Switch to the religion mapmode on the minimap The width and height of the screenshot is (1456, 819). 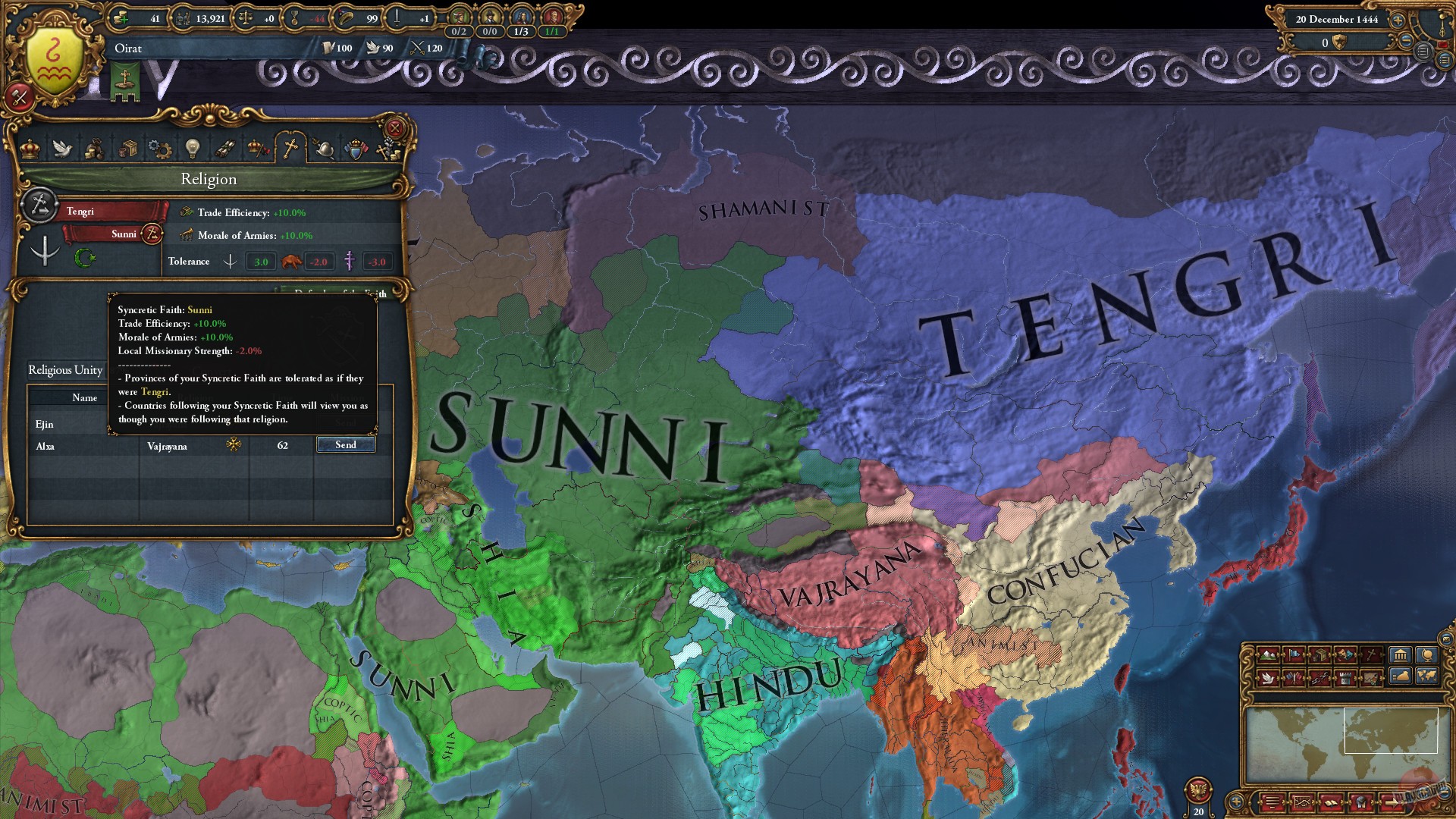[x=1370, y=655]
